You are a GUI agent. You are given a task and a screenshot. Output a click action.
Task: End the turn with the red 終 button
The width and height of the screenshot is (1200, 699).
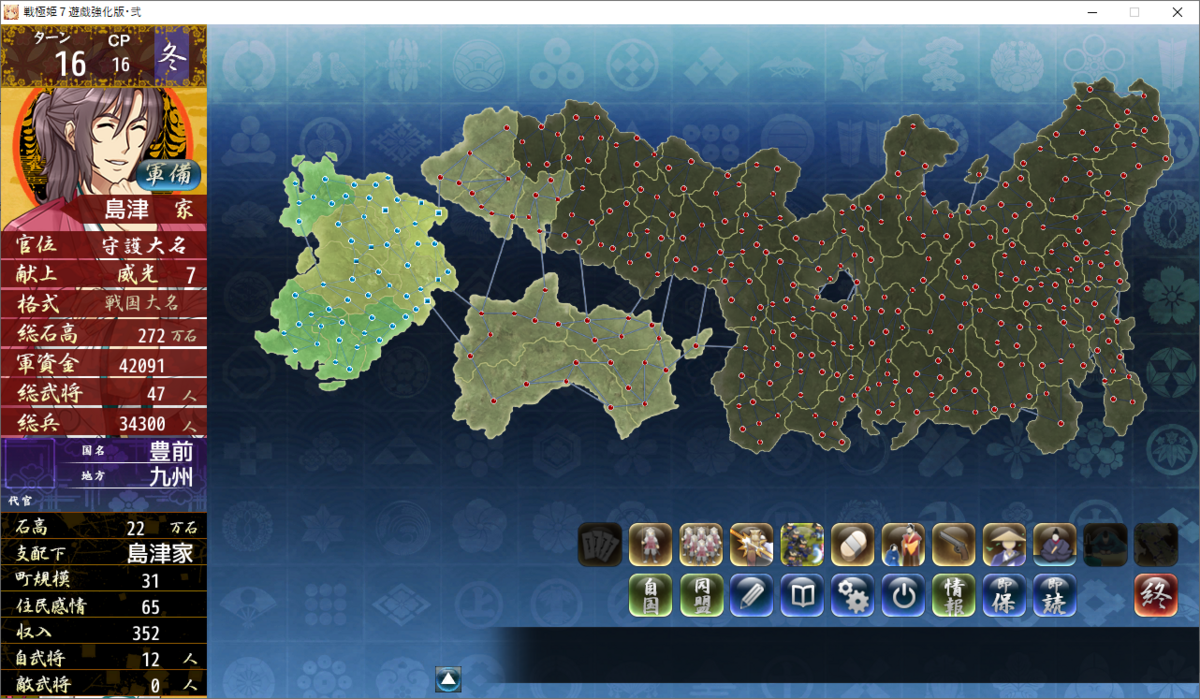coord(1156,595)
